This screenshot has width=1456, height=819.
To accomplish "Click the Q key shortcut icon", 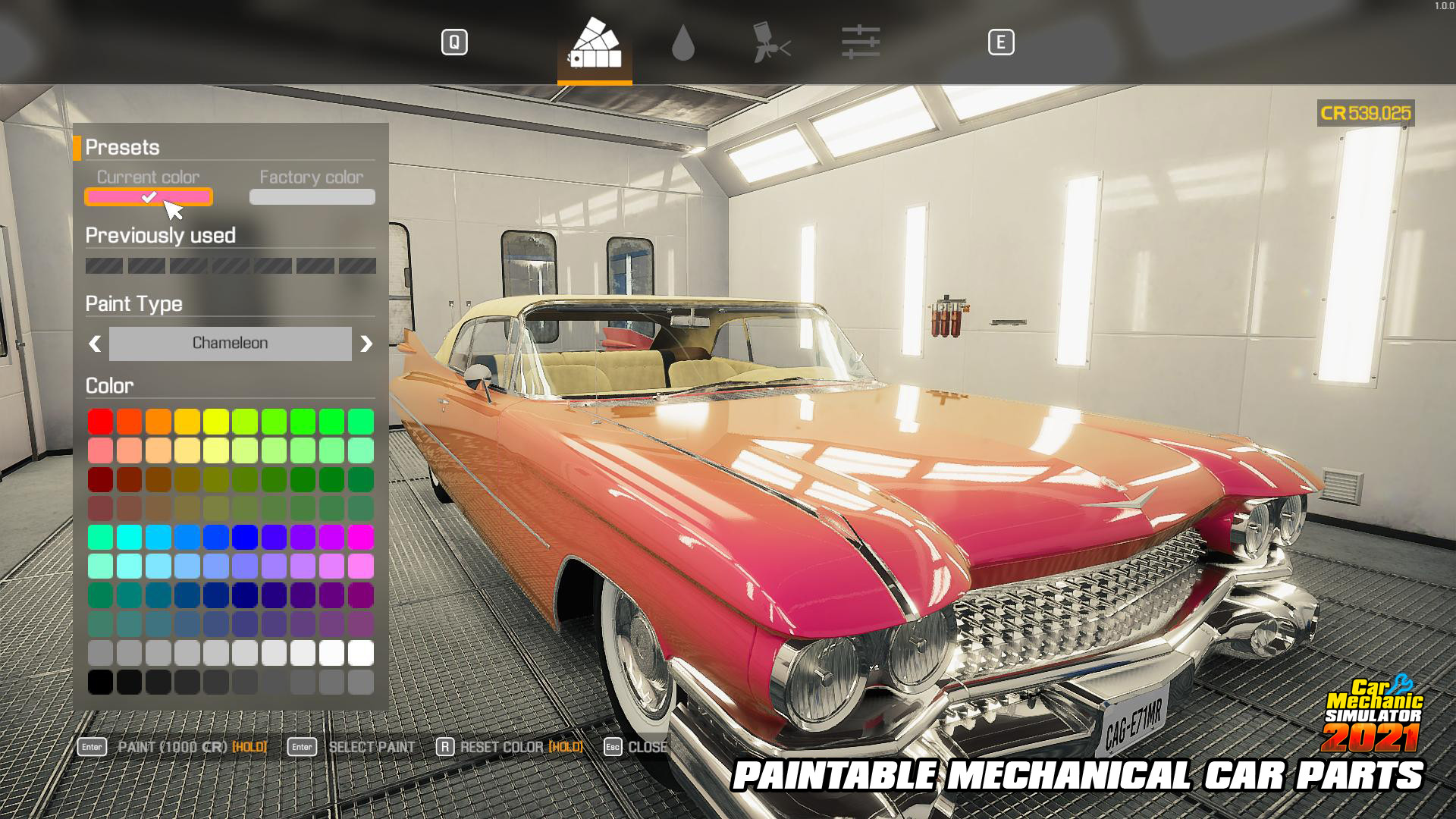I will coord(455,43).
